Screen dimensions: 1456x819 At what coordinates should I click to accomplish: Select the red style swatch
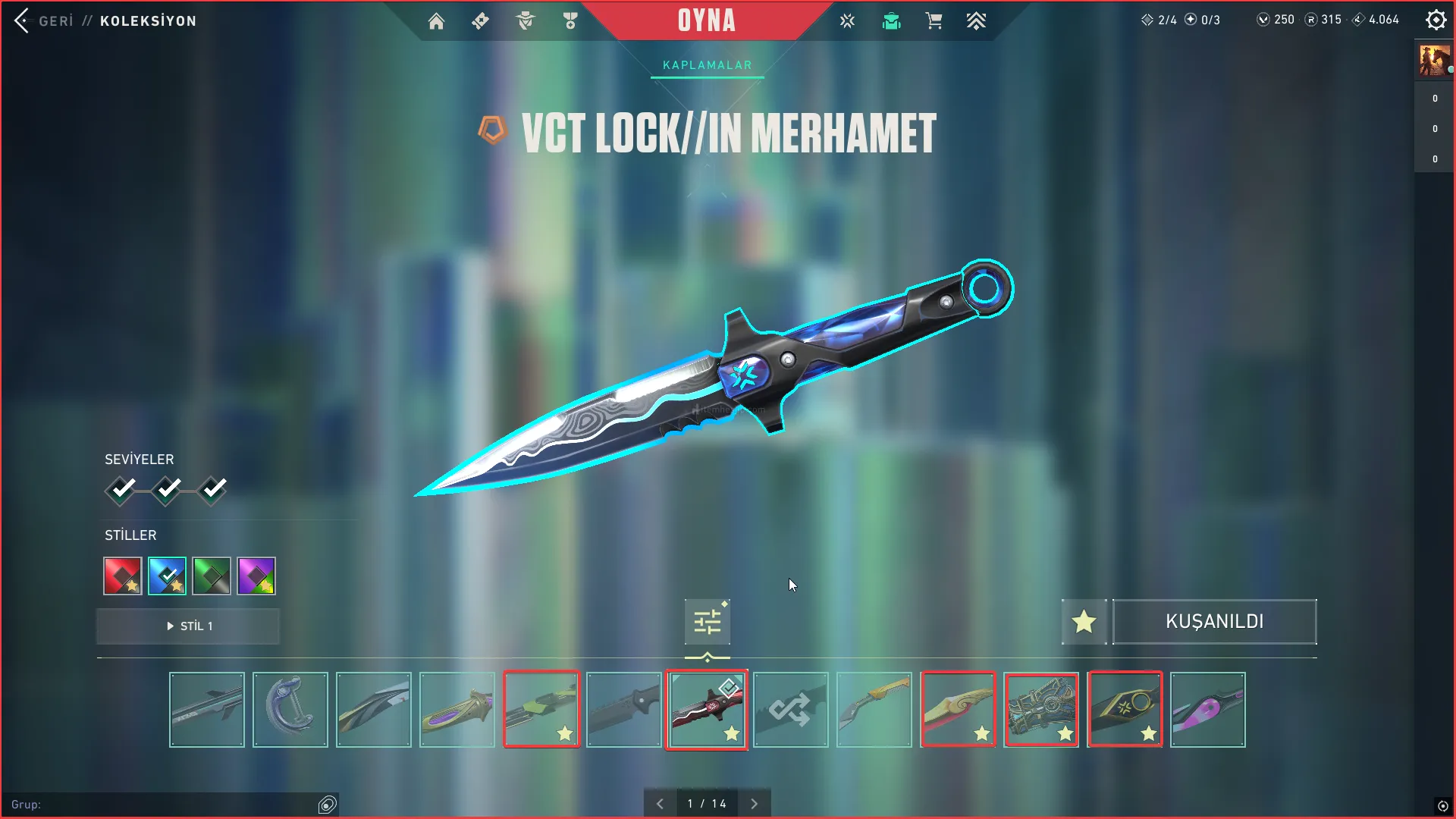pyautogui.click(x=123, y=576)
